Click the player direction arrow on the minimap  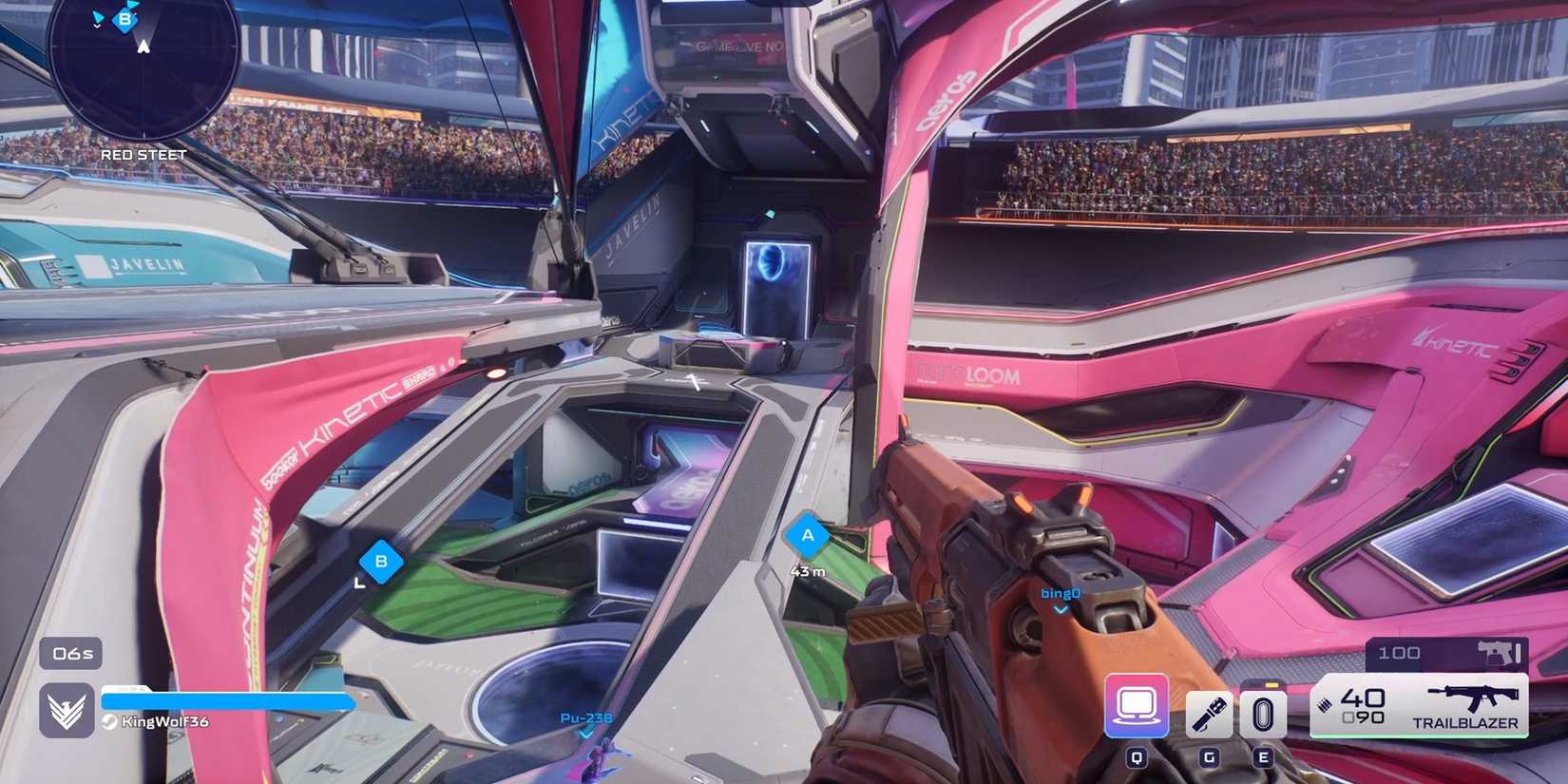point(143,46)
